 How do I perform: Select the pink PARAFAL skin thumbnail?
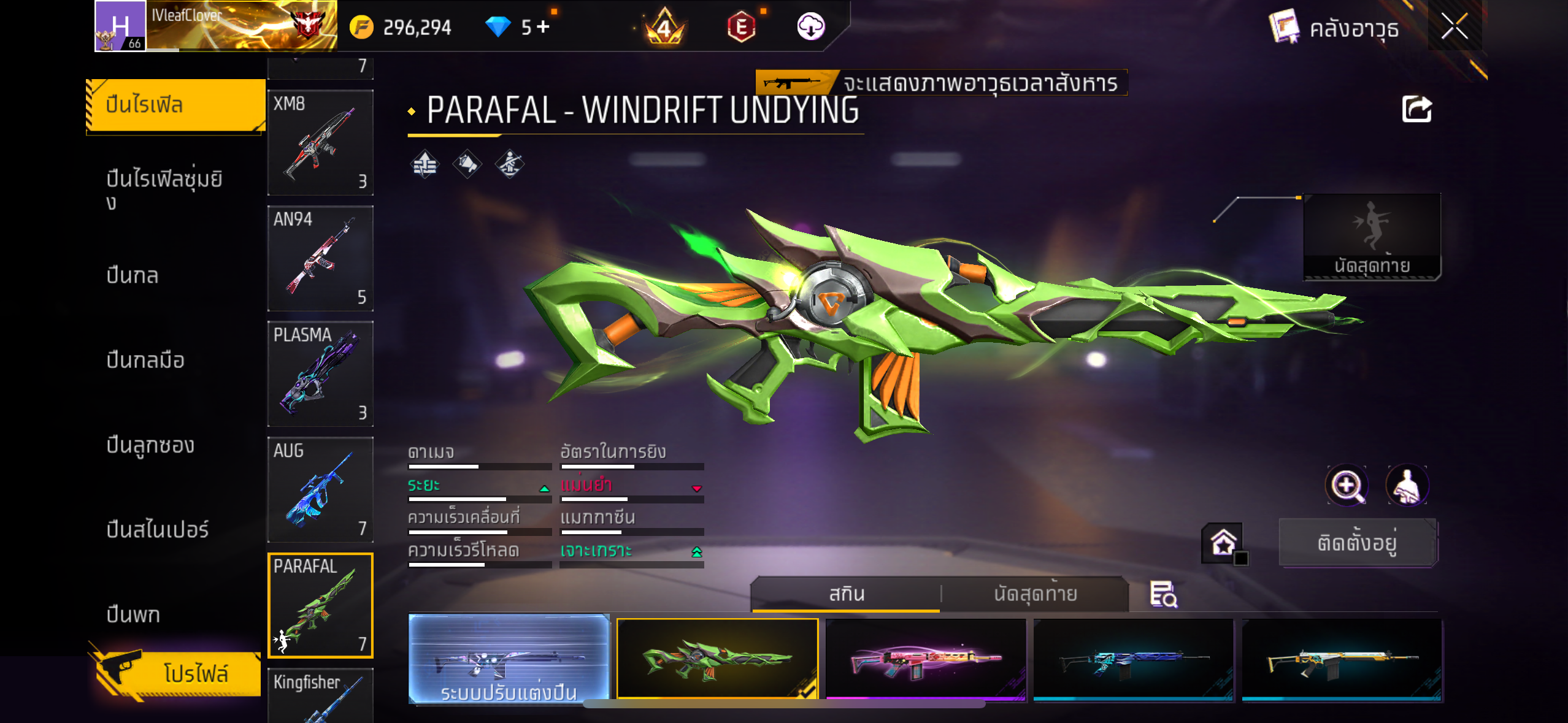[926, 659]
